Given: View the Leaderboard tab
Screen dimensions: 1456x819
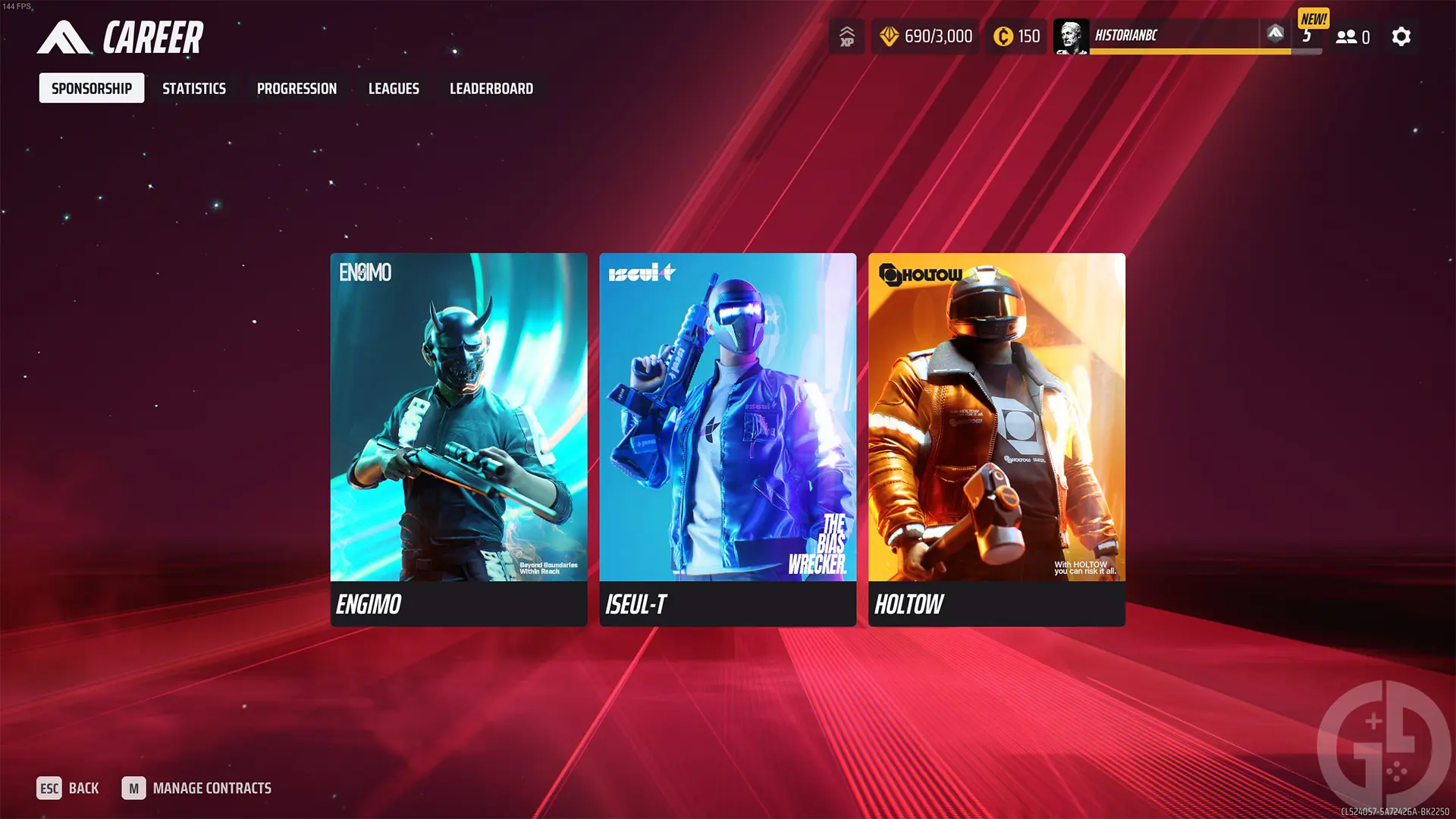Looking at the screenshot, I should [x=491, y=89].
